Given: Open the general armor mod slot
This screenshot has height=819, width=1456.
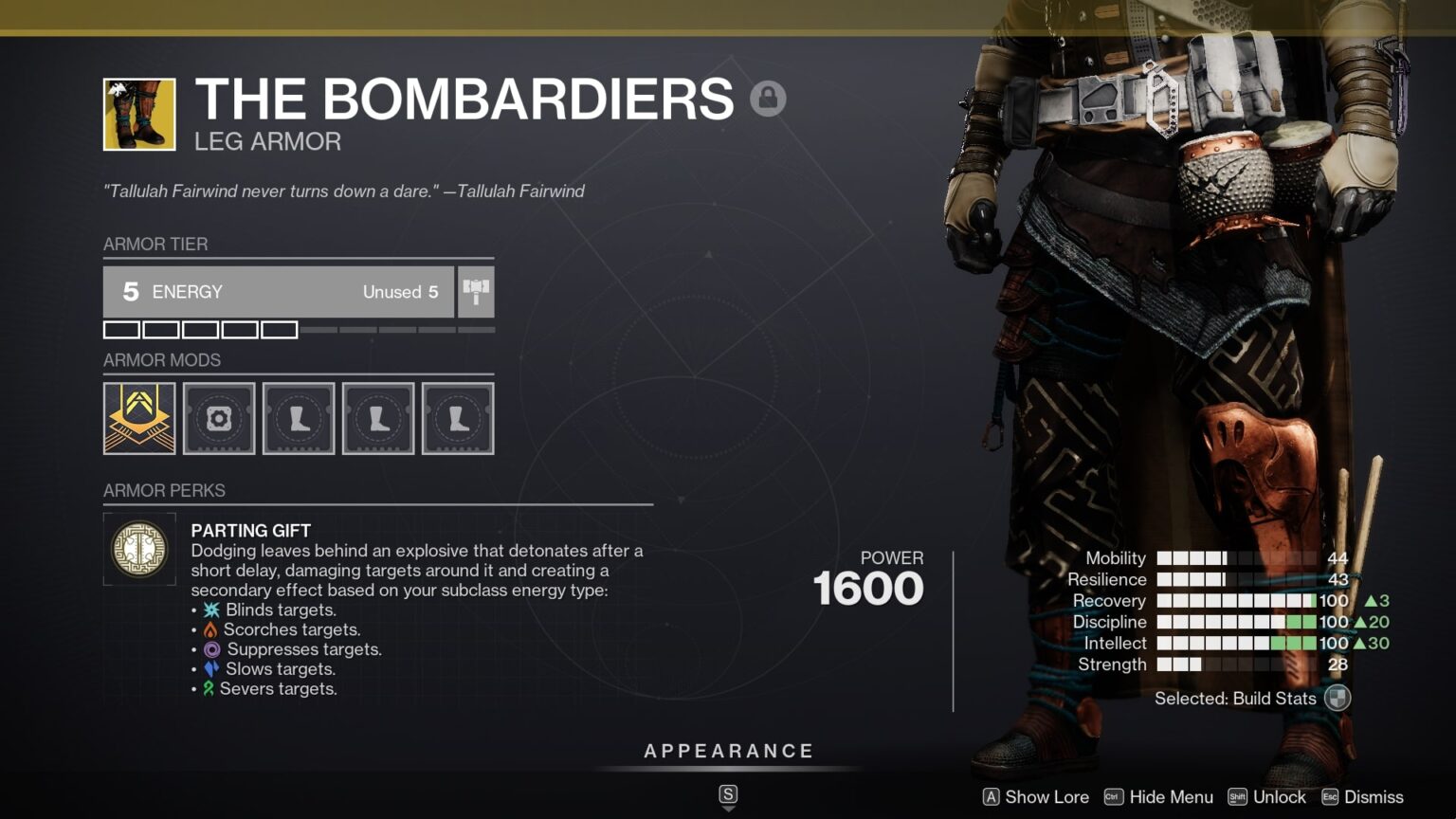Looking at the screenshot, I should pyautogui.click(x=218, y=418).
